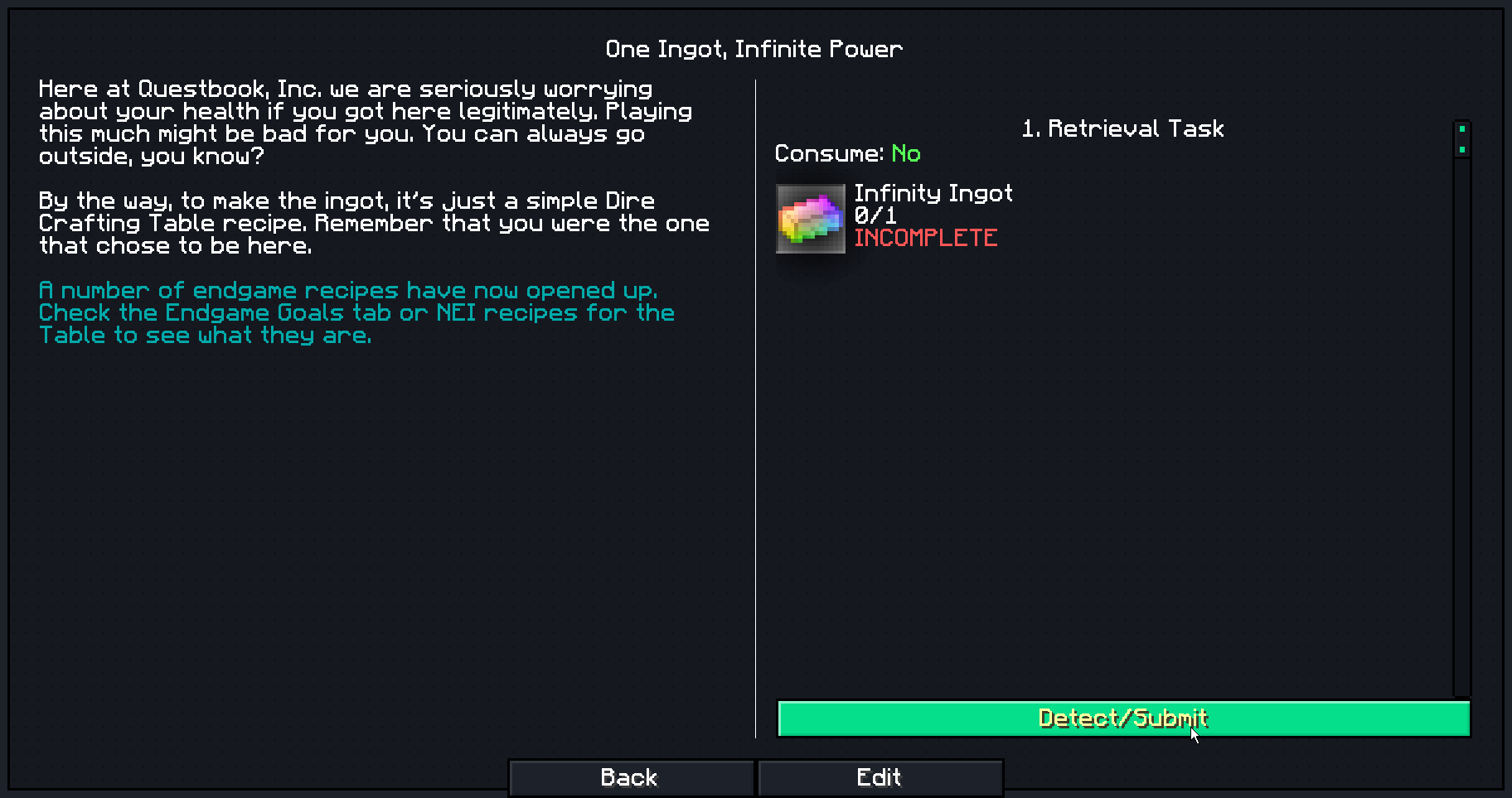Screen dimensions: 1512x798
Task: Select the Infinity Ingot item icon
Action: [x=810, y=218]
